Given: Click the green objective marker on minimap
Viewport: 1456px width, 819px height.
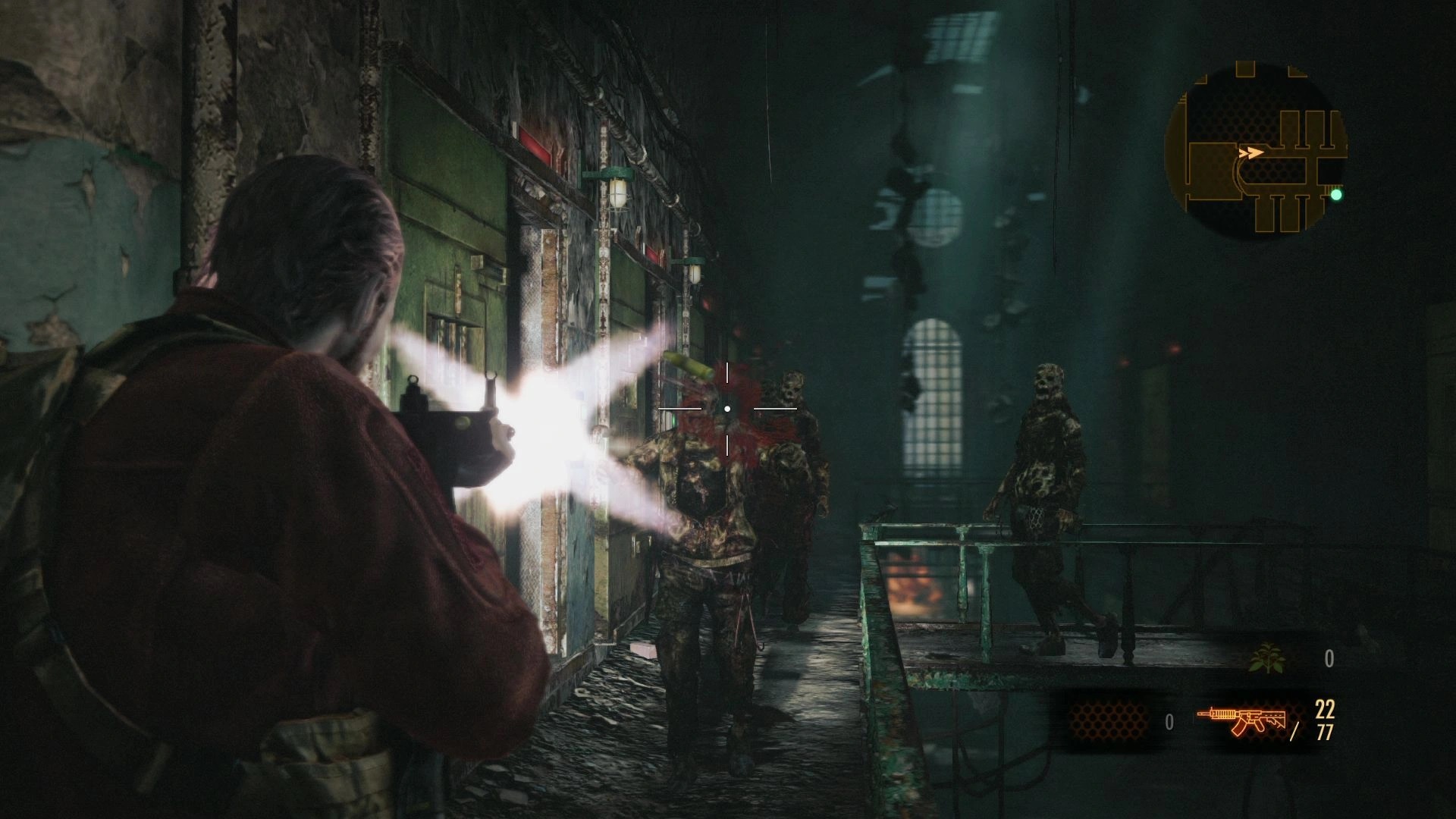Looking at the screenshot, I should pos(1336,195).
